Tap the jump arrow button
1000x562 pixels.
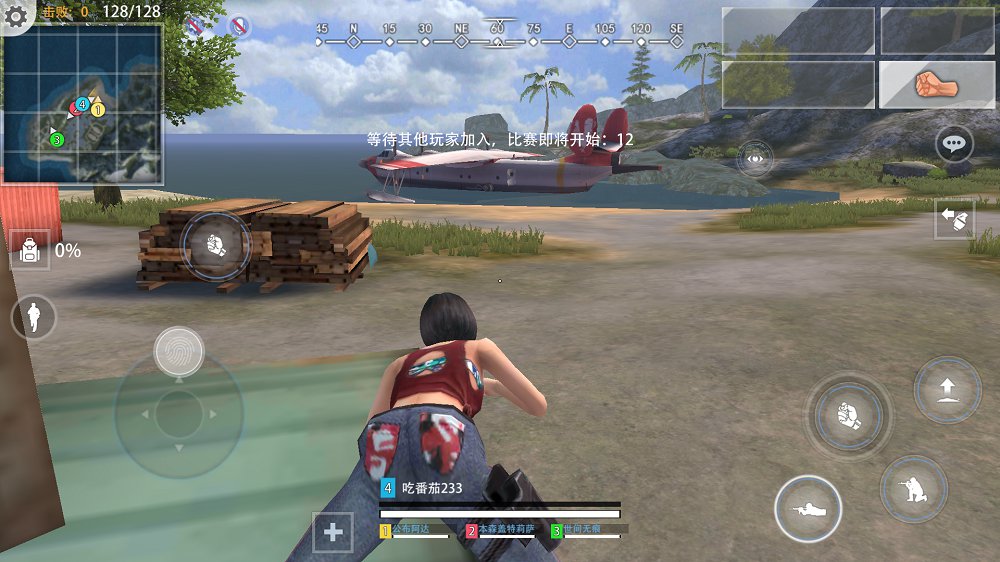point(947,389)
